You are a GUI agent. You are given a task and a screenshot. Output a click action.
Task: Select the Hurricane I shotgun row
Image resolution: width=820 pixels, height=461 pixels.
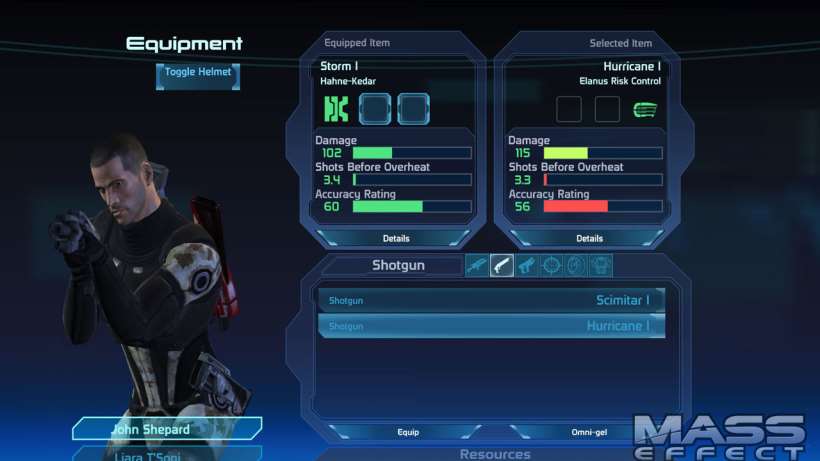click(x=491, y=326)
